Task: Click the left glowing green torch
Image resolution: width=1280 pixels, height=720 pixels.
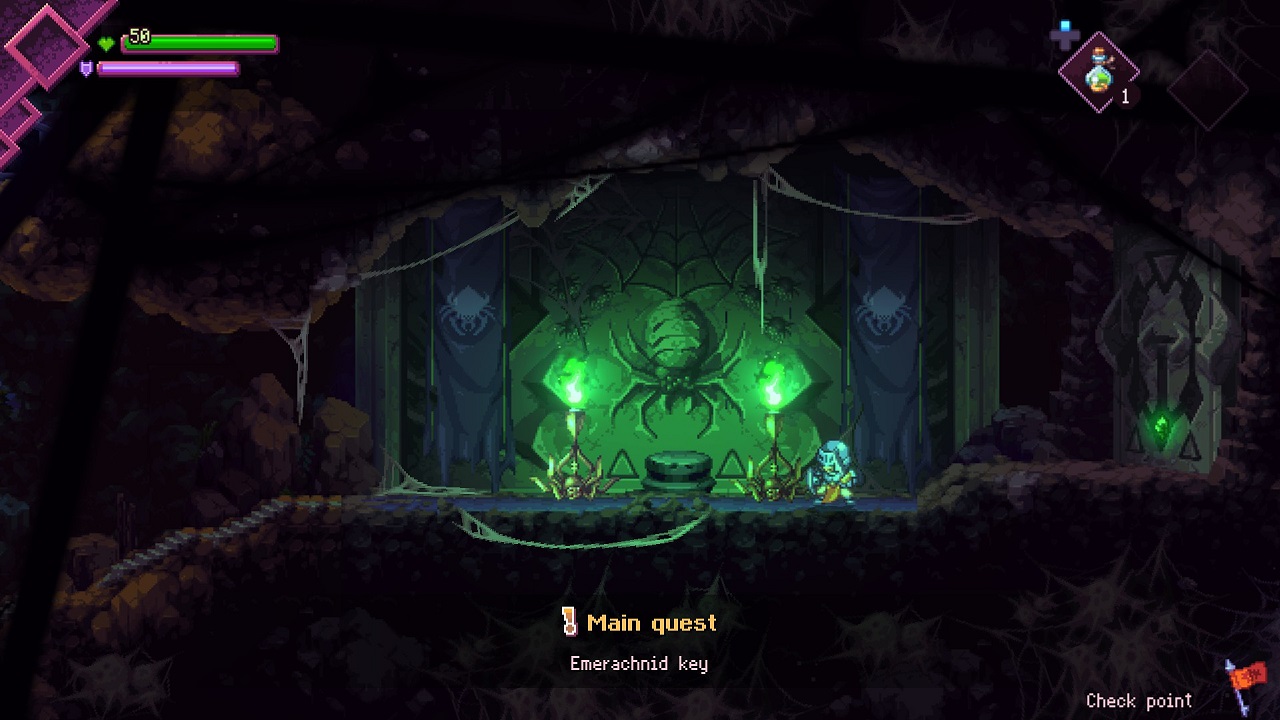Action: (576, 390)
